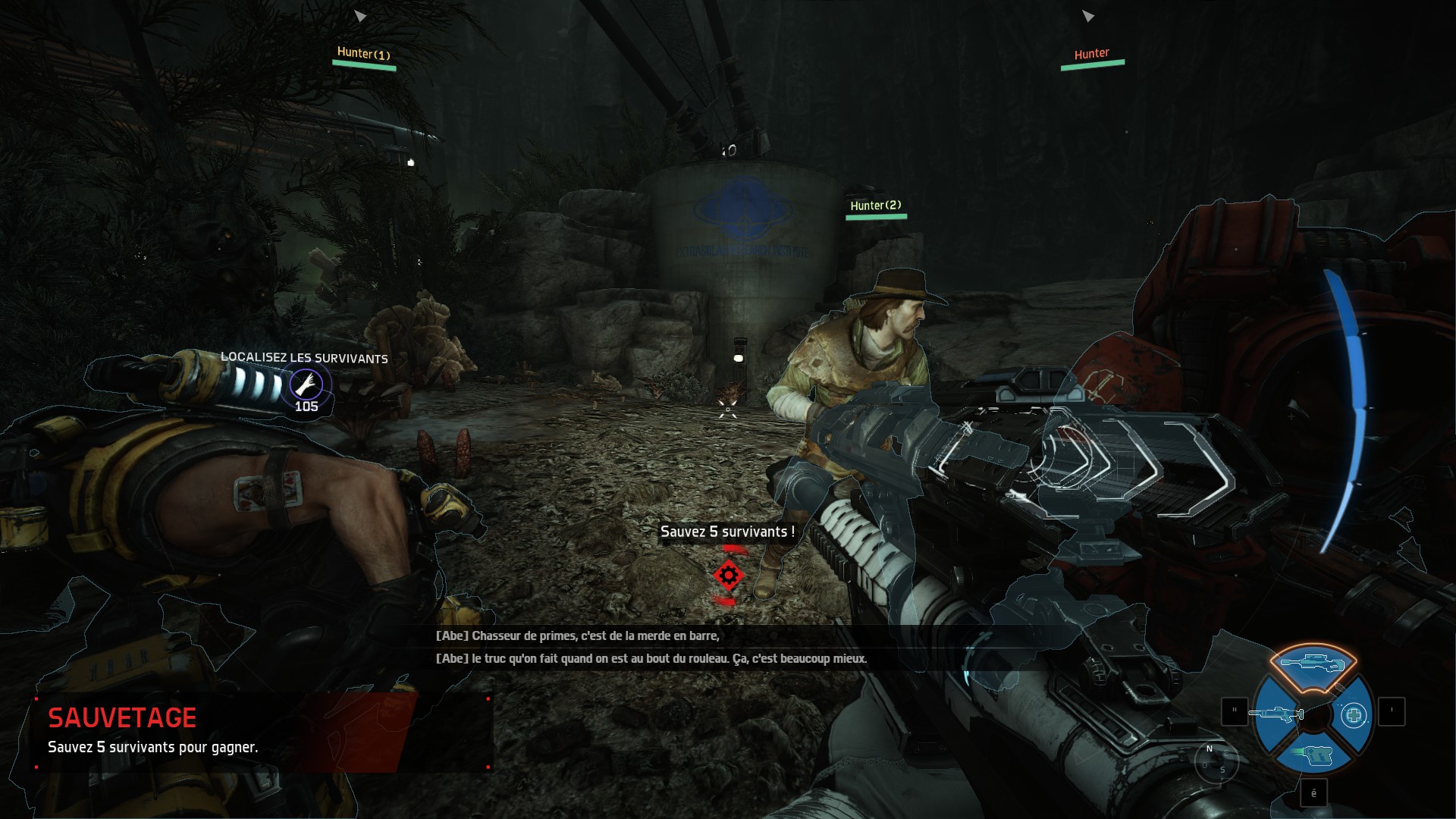Toggle the right weapon wheel quadrant

pos(1354,715)
